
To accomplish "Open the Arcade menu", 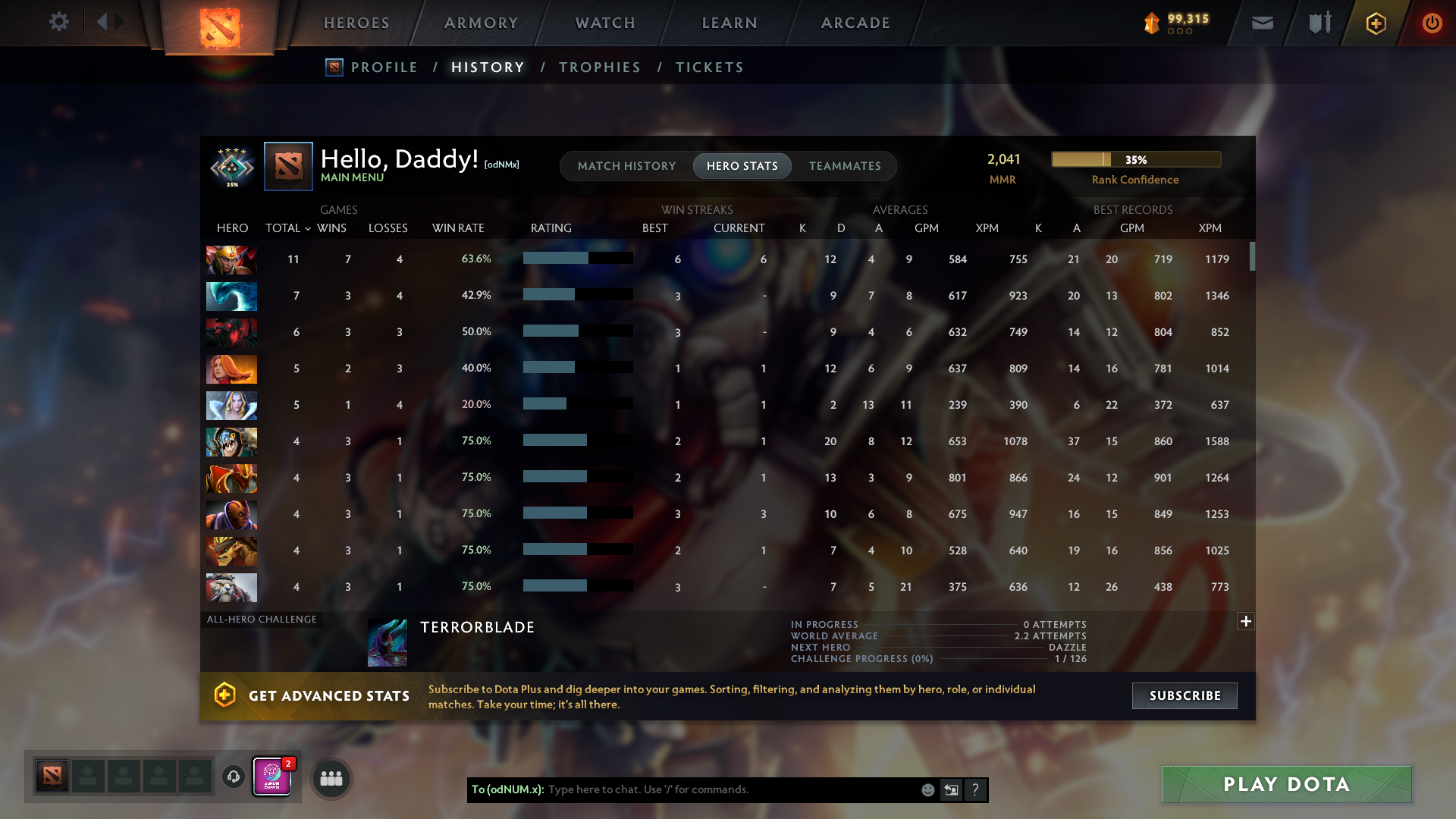I will pos(855,23).
